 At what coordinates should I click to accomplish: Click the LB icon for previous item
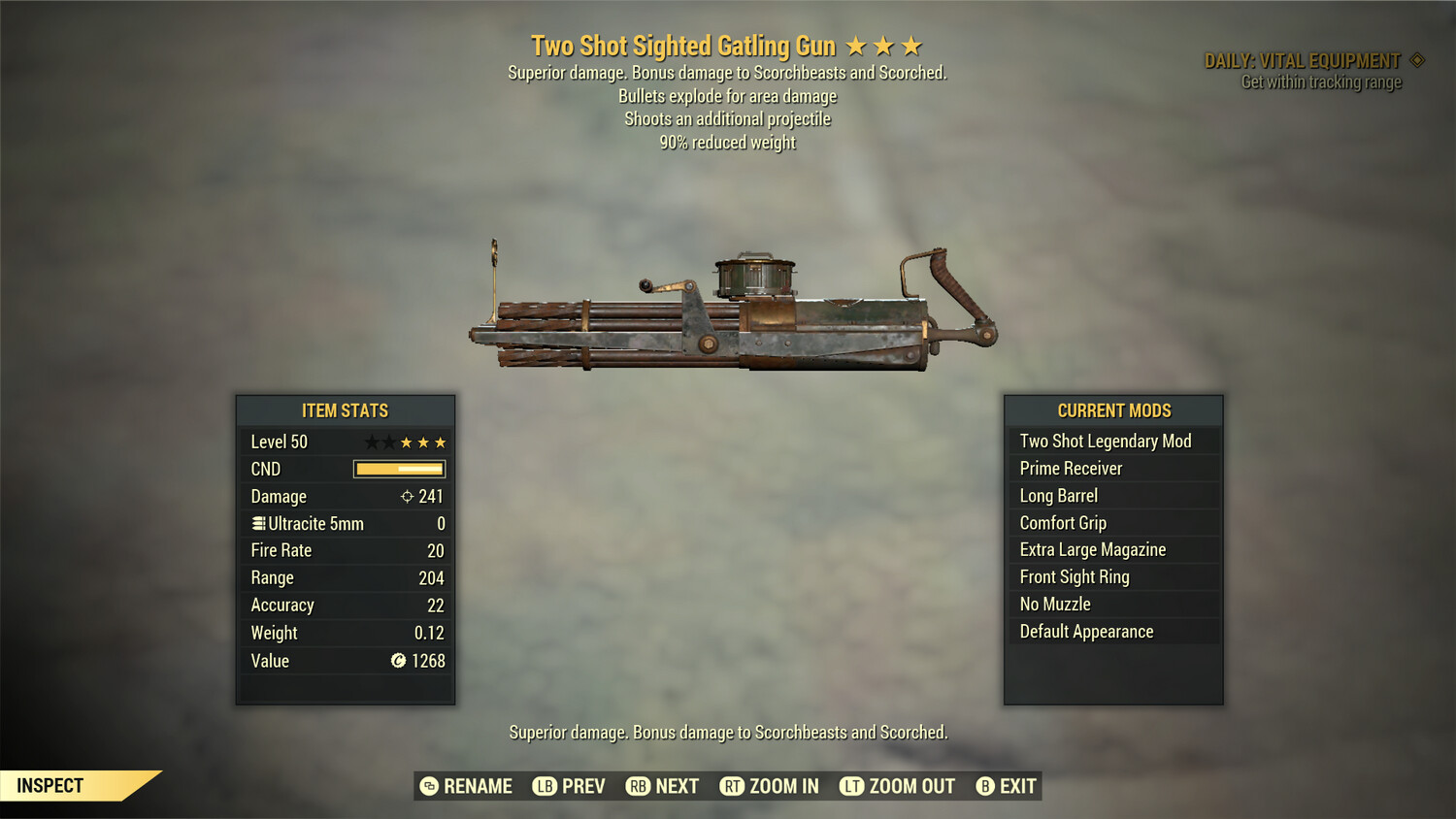[x=545, y=786]
